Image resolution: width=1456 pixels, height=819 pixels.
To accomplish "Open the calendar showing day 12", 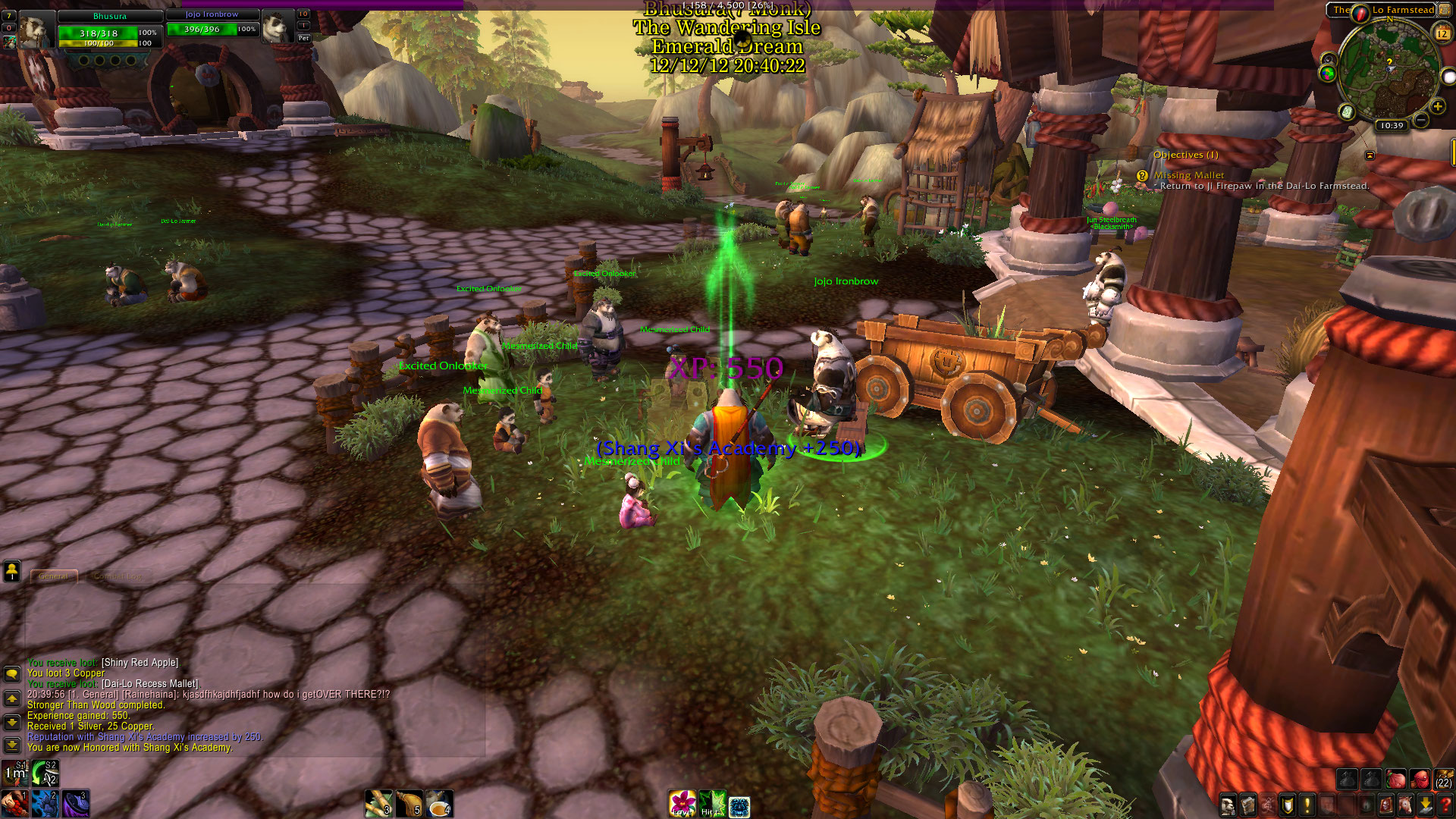I will coord(1442,33).
